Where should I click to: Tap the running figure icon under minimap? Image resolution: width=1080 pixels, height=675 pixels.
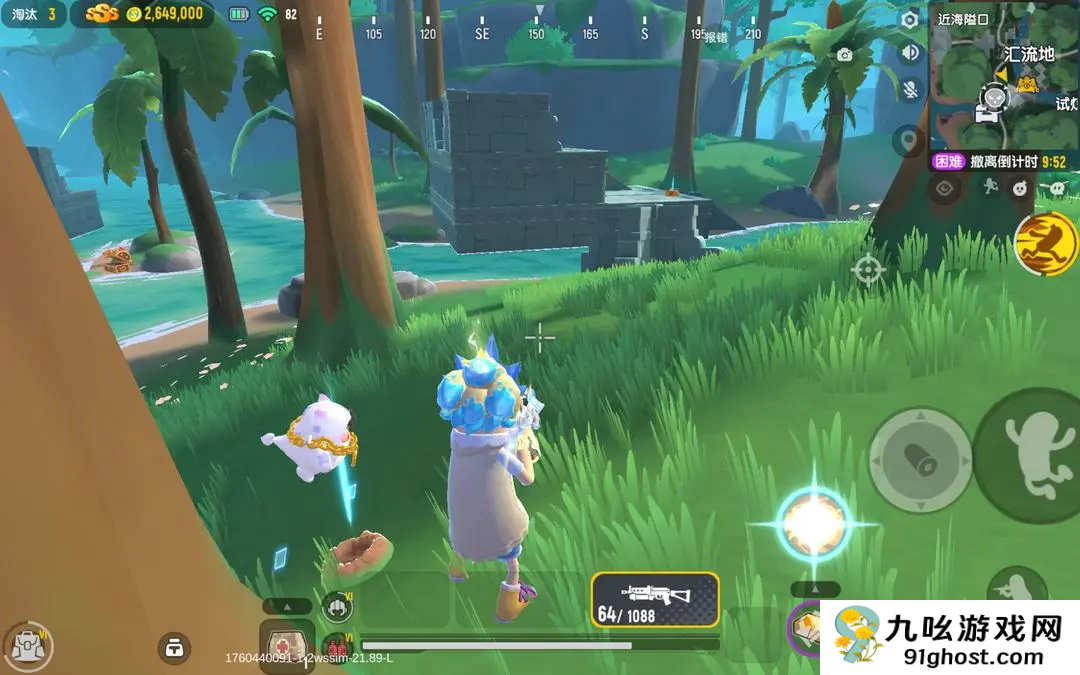point(988,187)
